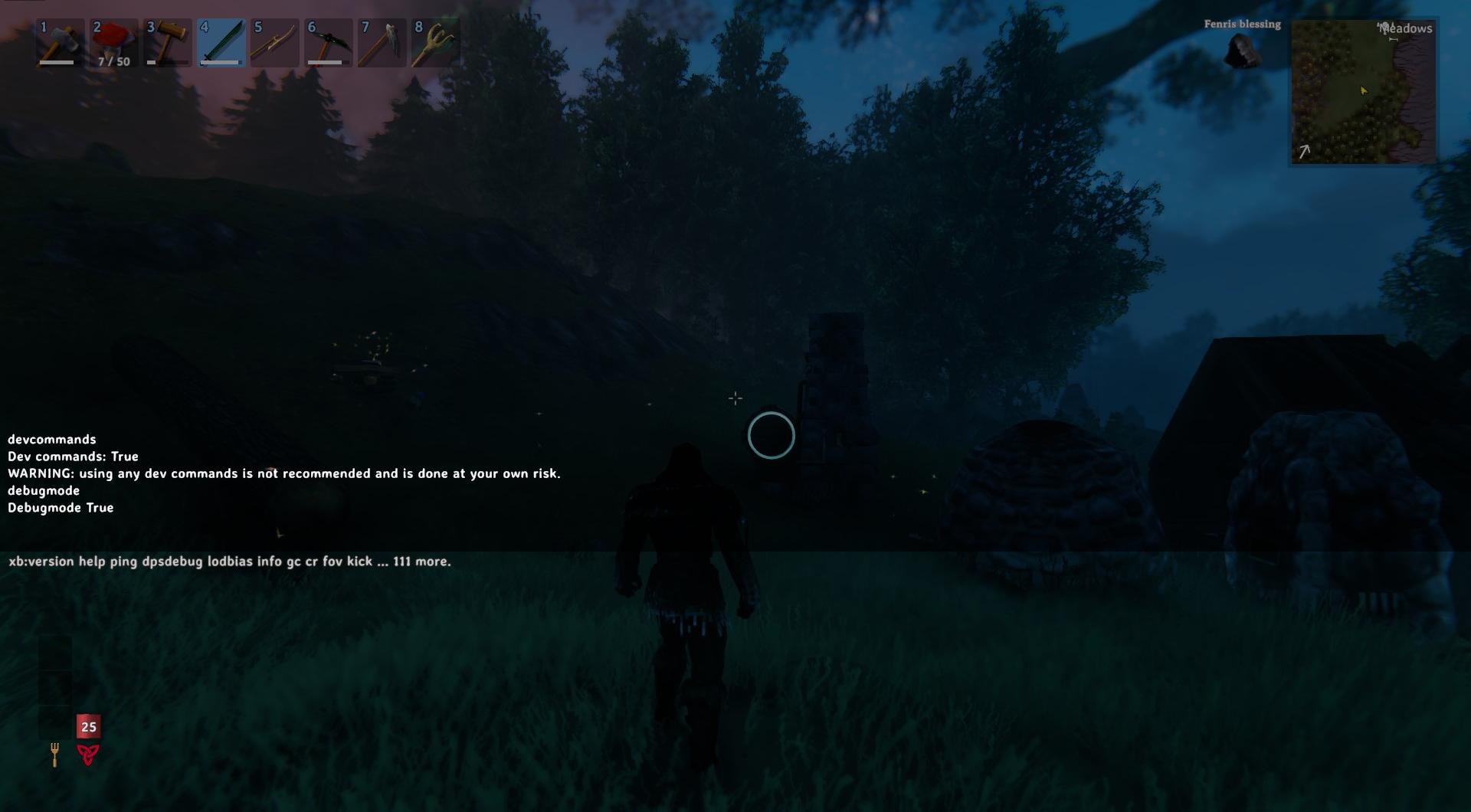The height and width of the screenshot is (812, 1471).
Task: Open the minimap showing Meadows
Action: coord(1364,92)
